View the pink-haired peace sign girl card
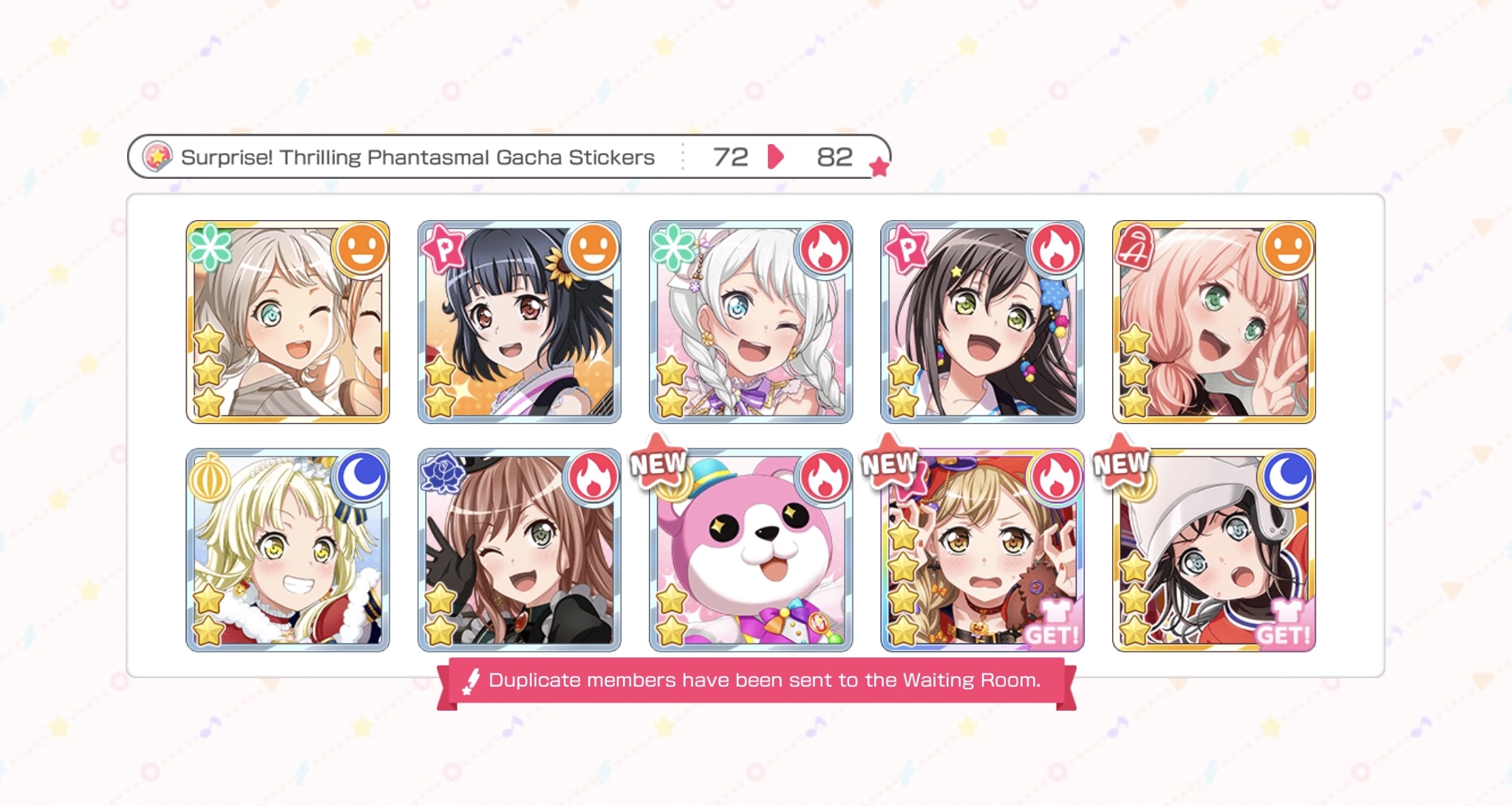This screenshot has height=806, width=1512. pos(1213,322)
